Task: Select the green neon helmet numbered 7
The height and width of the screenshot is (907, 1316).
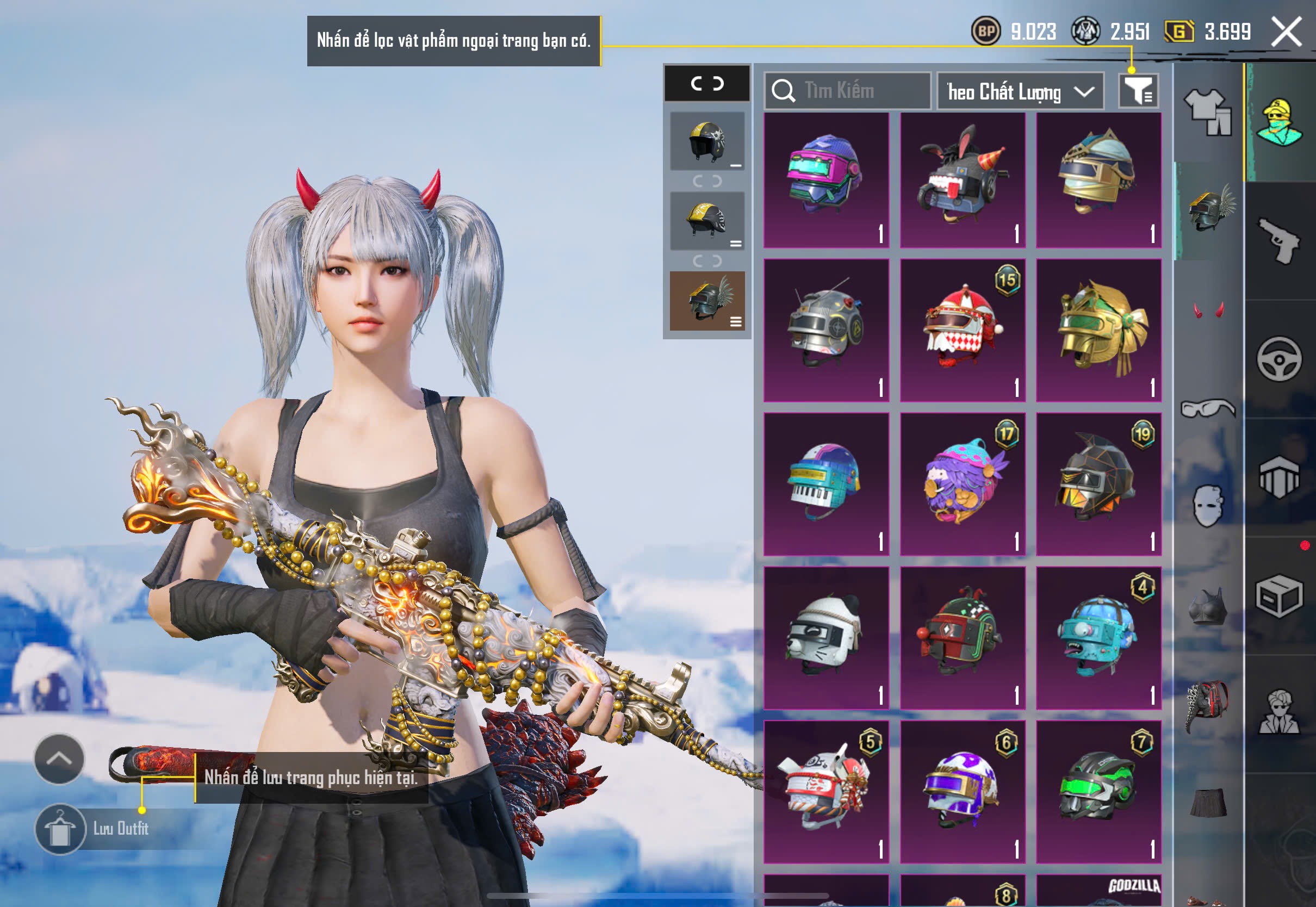Action: pyautogui.click(x=1098, y=792)
